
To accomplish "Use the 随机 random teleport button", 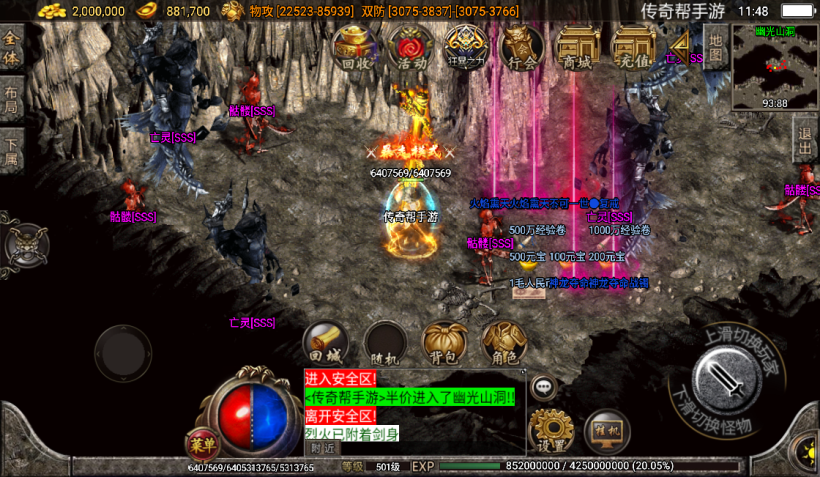I will [x=385, y=343].
